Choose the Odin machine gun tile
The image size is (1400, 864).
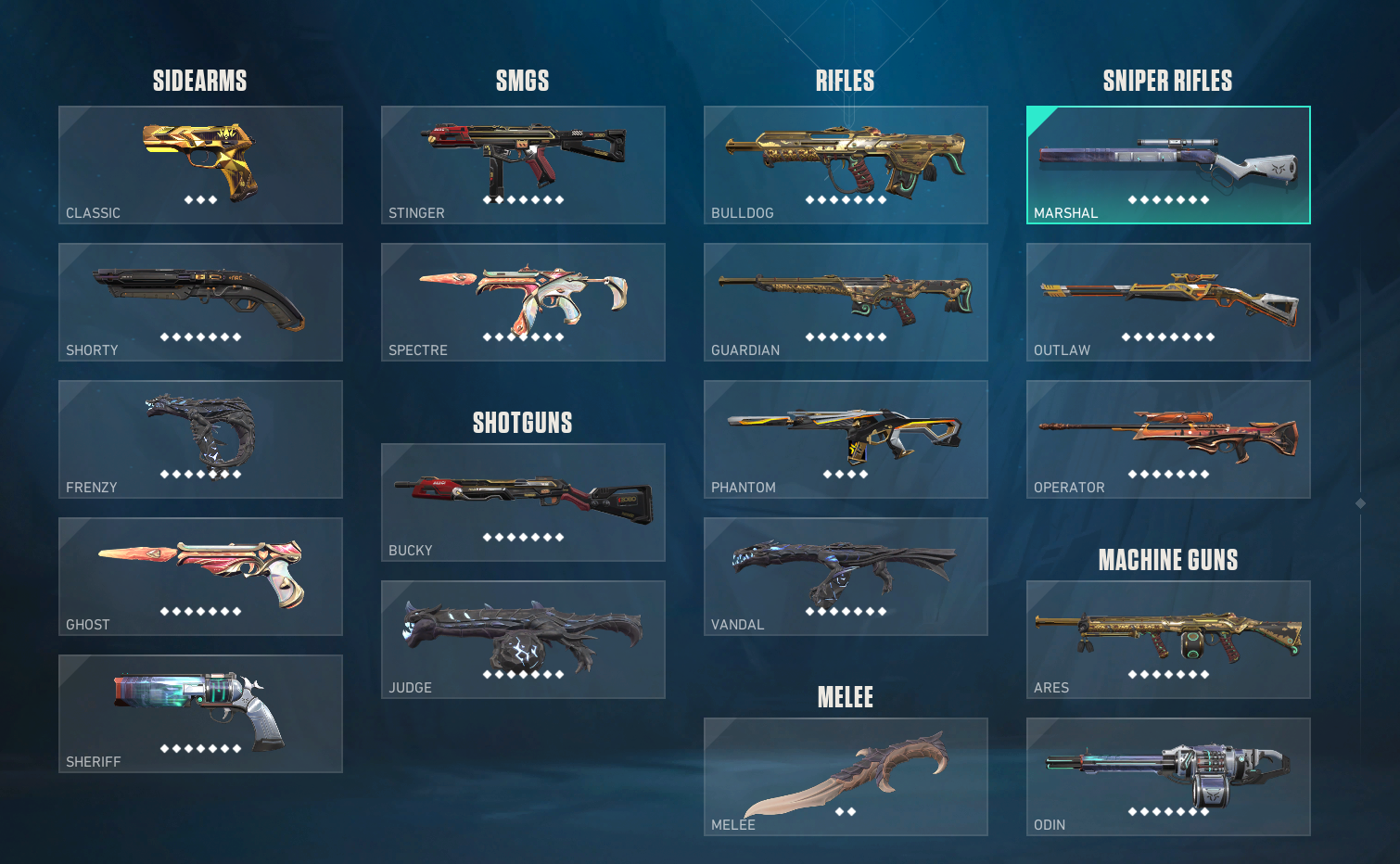pyautogui.click(x=1168, y=777)
